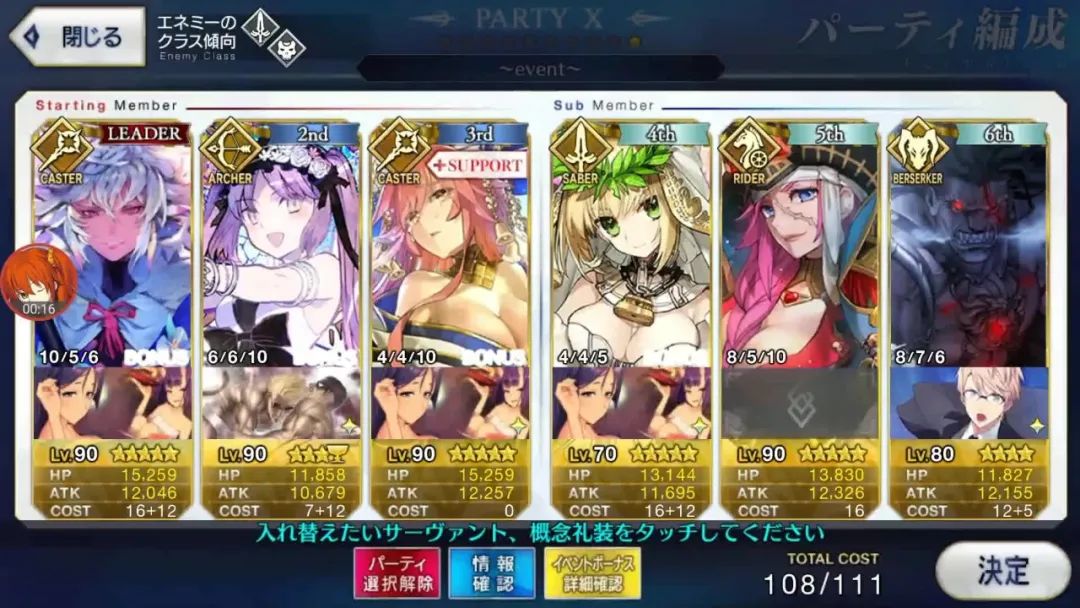Tap the パーティ選択解除 button
Screen dimensions: 1080x608
396,573
